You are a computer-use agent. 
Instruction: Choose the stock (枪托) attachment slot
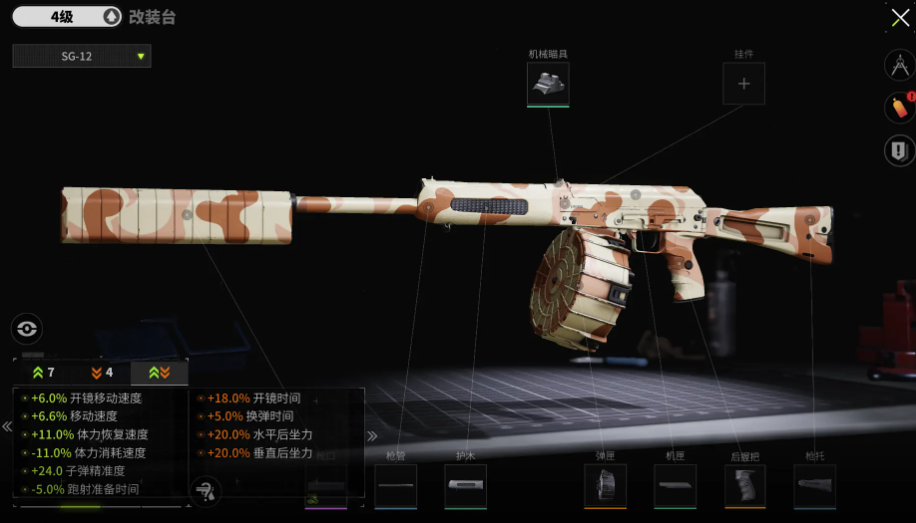coord(815,486)
